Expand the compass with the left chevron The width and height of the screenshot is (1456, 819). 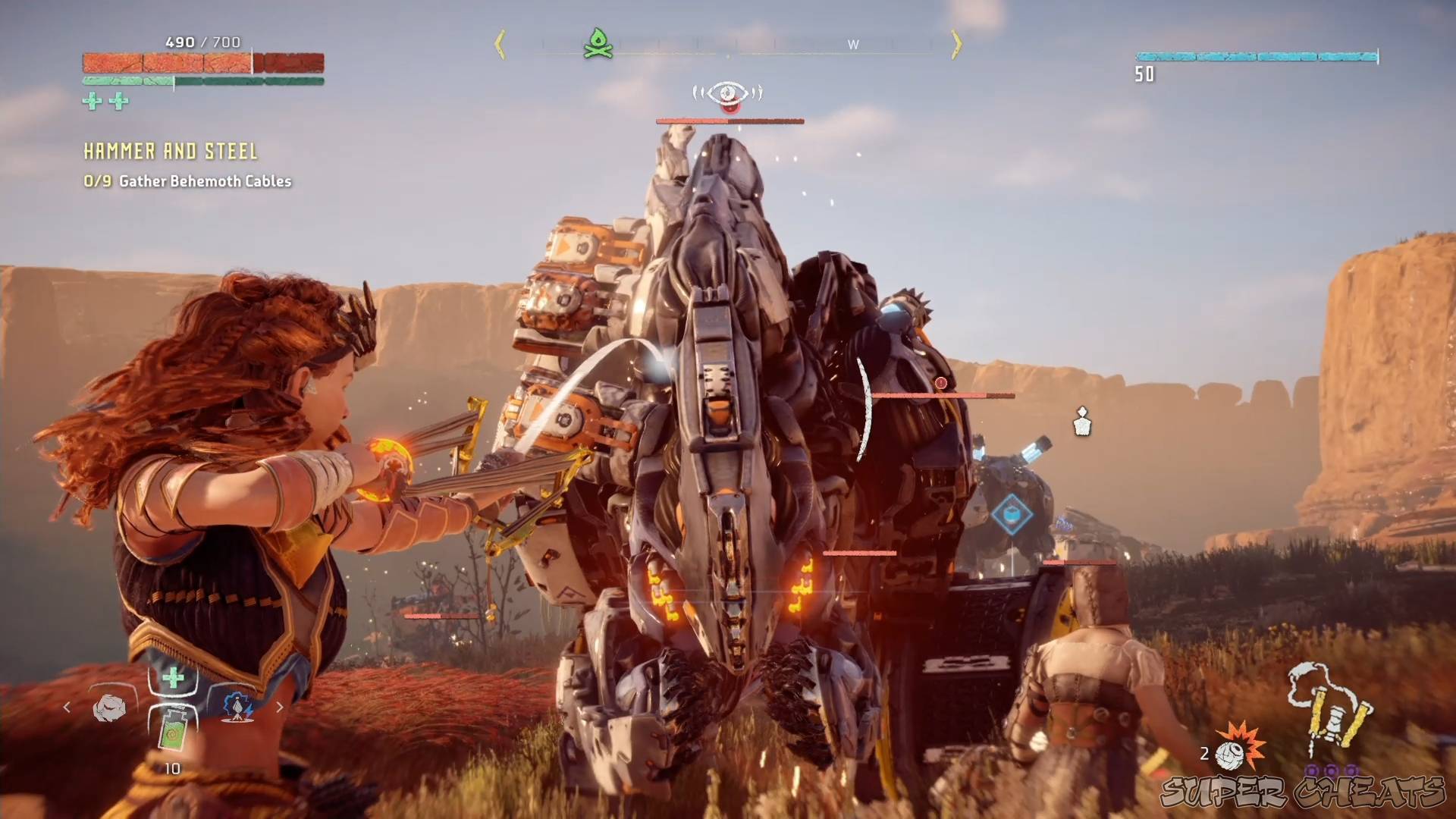tap(500, 44)
